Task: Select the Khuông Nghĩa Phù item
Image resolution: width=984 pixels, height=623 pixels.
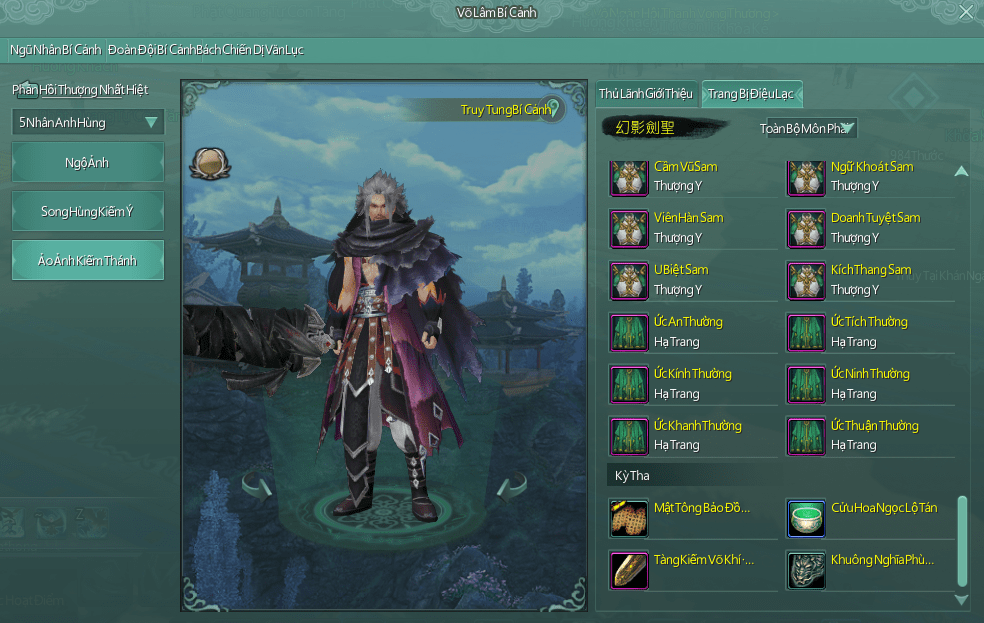Action: (x=806, y=570)
